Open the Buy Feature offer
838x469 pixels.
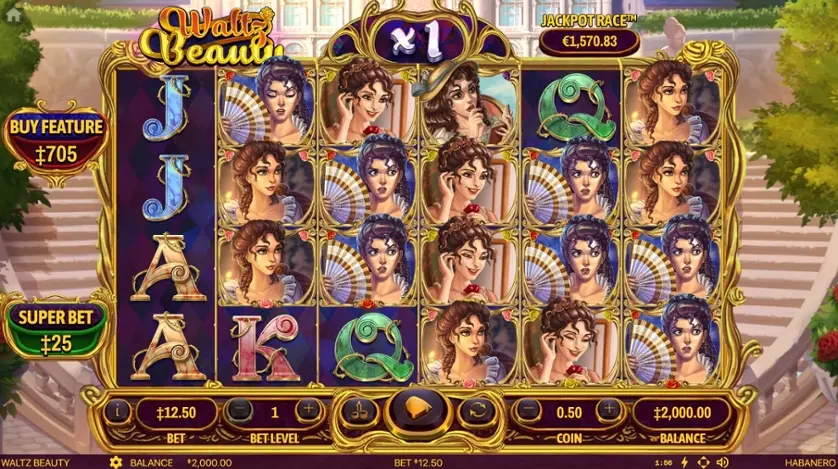pos(57,139)
